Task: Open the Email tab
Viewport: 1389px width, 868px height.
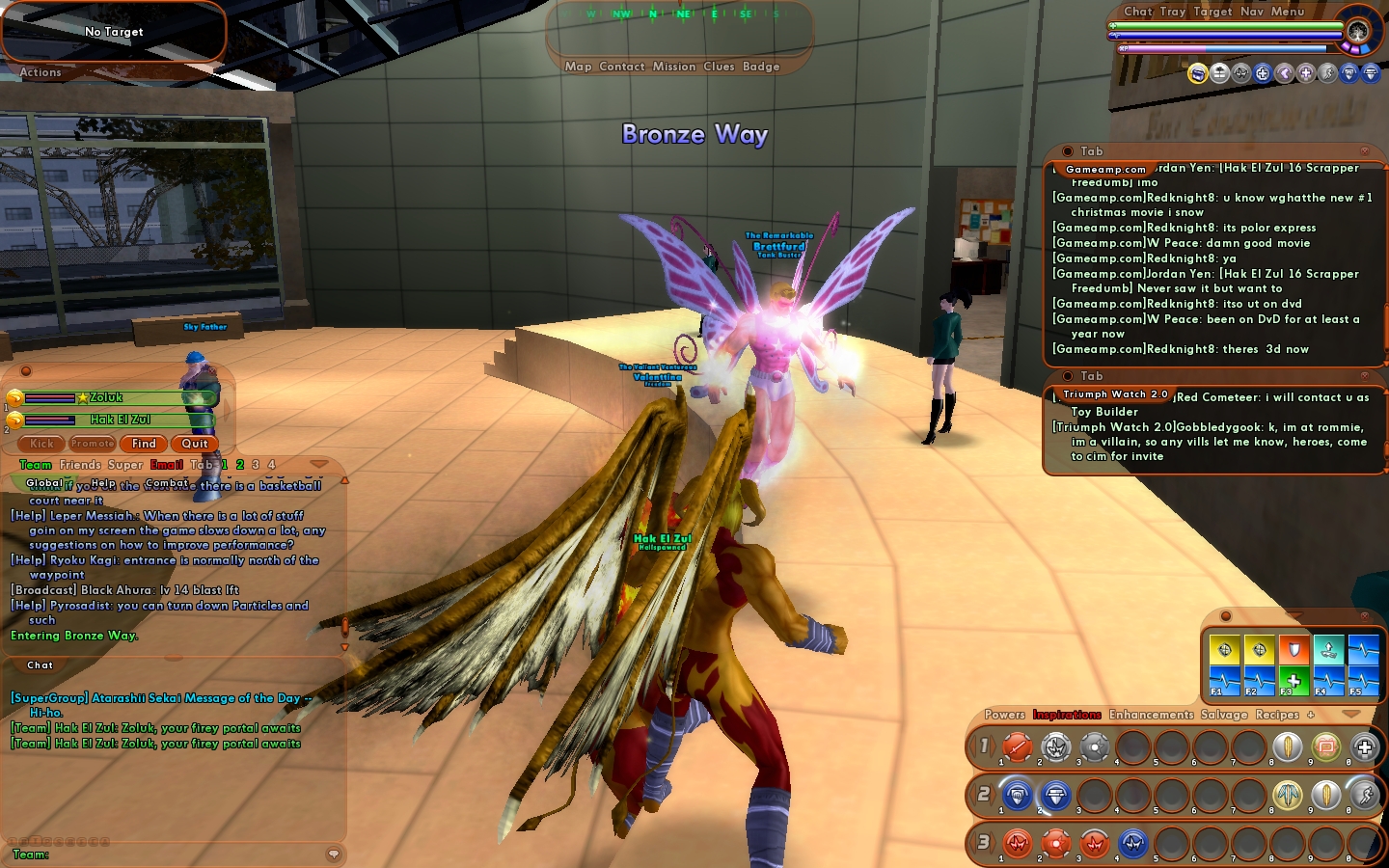Action: click(167, 465)
